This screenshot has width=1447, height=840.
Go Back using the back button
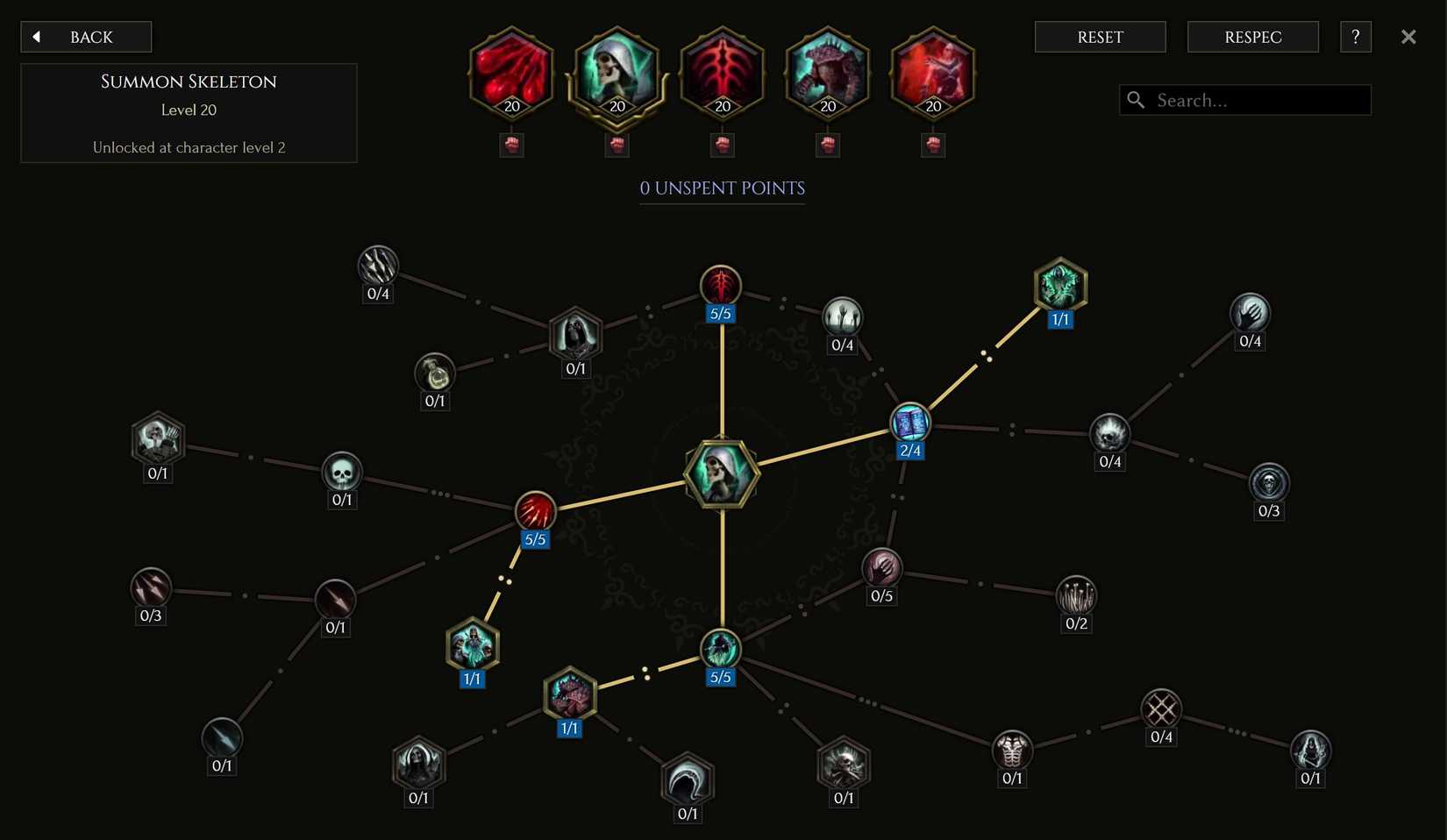pos(85,37)
